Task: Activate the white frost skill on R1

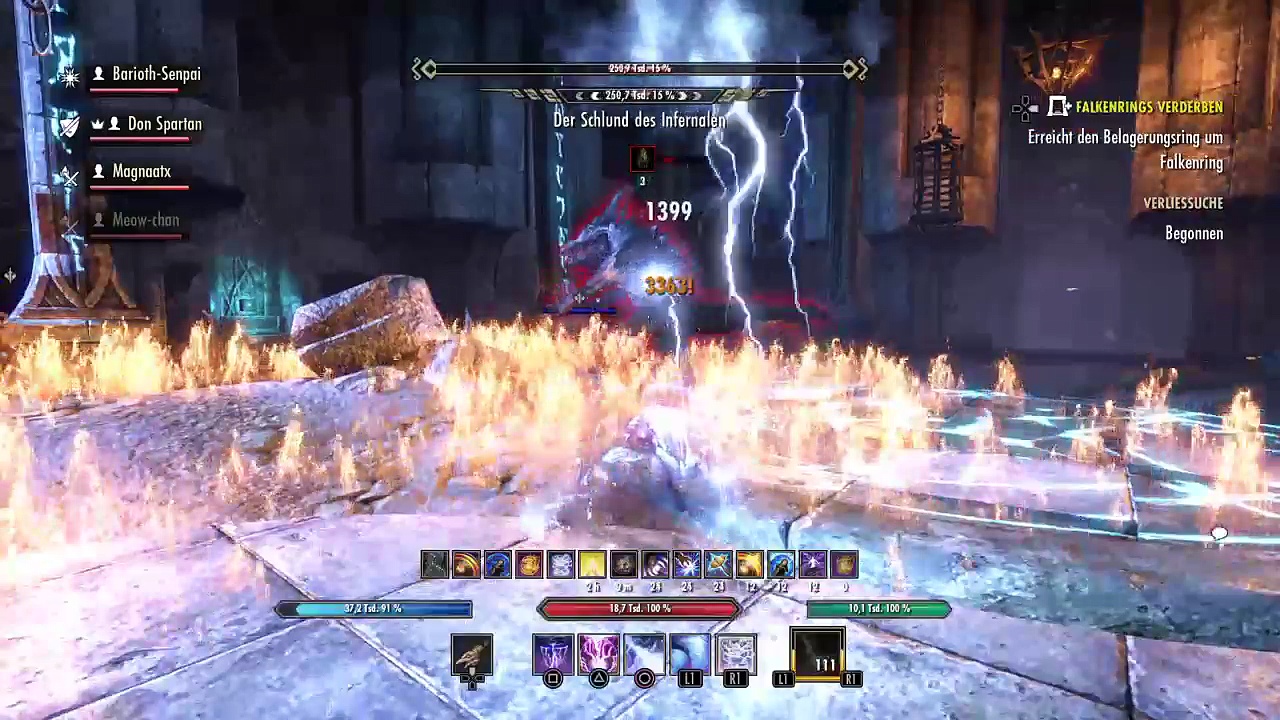Action: click(736, 654)
